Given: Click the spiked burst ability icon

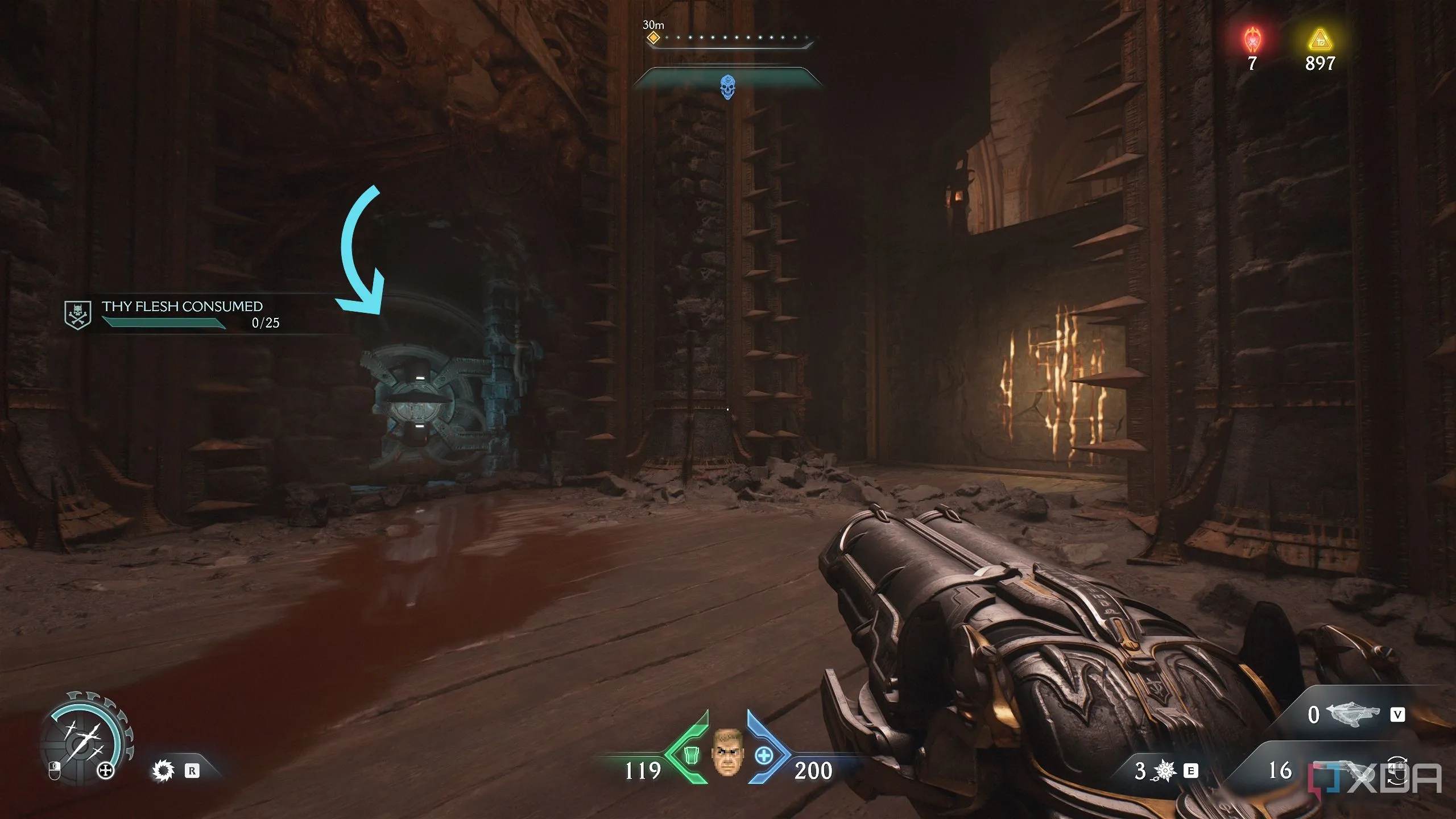Looking at the screenshot, I should (x=1165, y=771).
